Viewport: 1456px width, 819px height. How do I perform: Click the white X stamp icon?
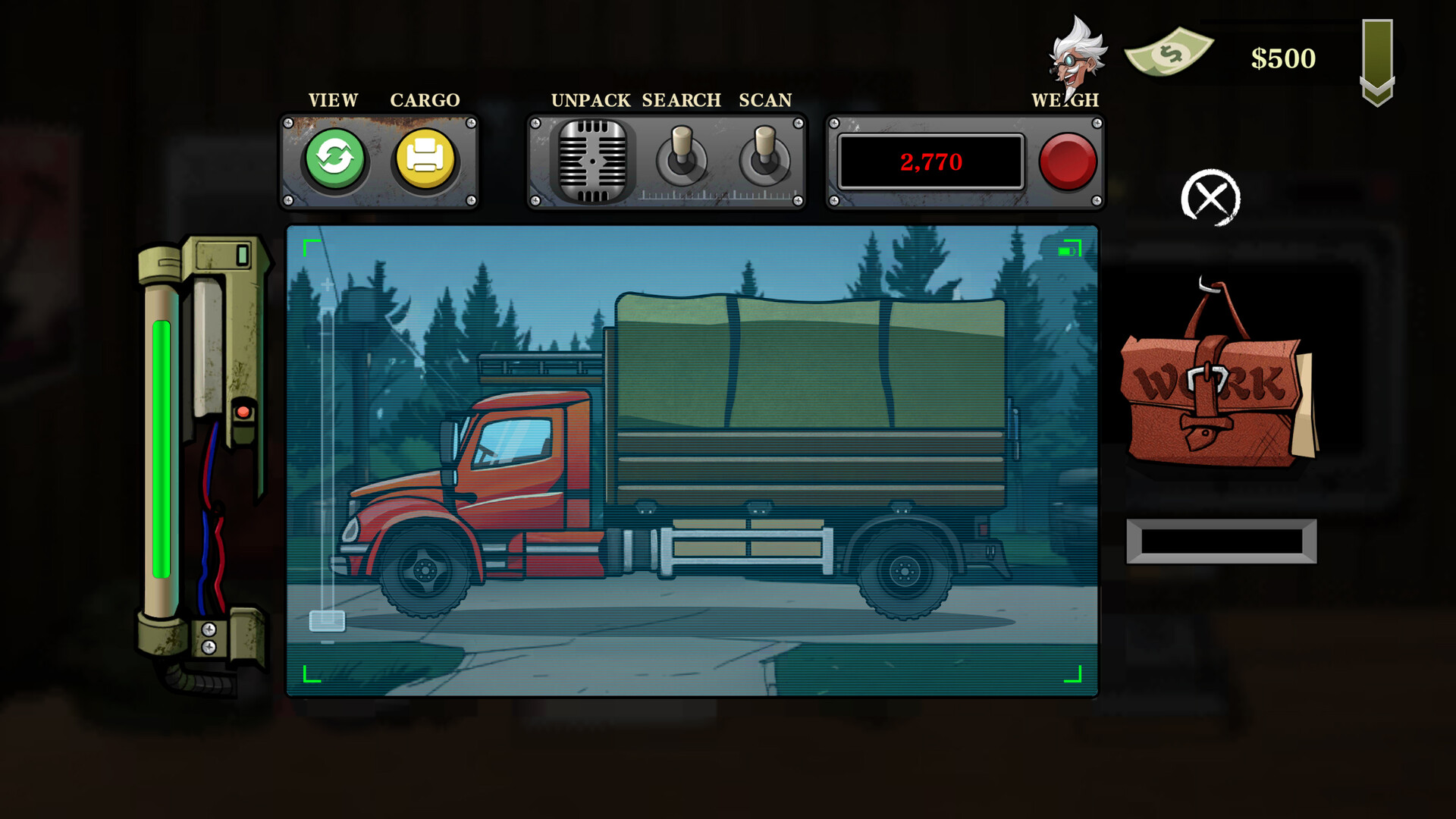coord(1210,196)
